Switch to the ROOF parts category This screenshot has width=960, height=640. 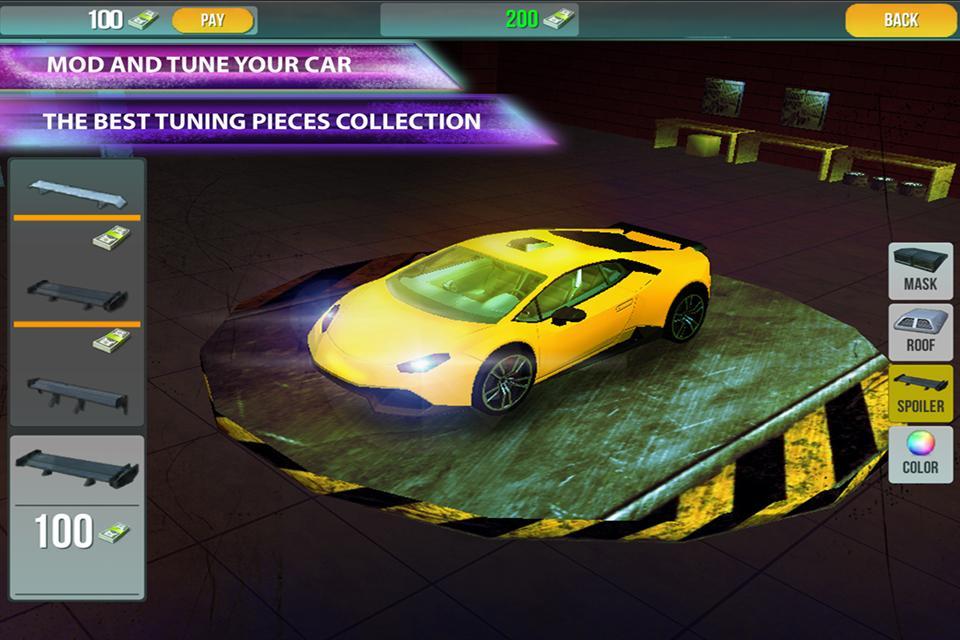click(x=920, y=333)
